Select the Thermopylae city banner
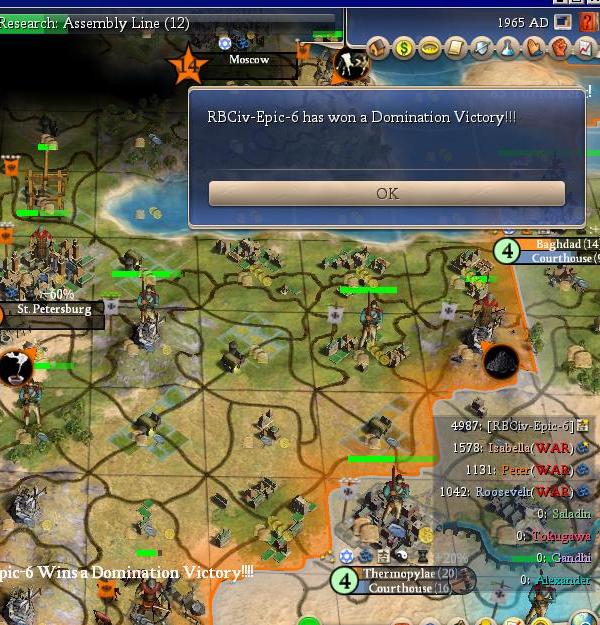The width and height of the screenshot is (600, 625). 398,573
